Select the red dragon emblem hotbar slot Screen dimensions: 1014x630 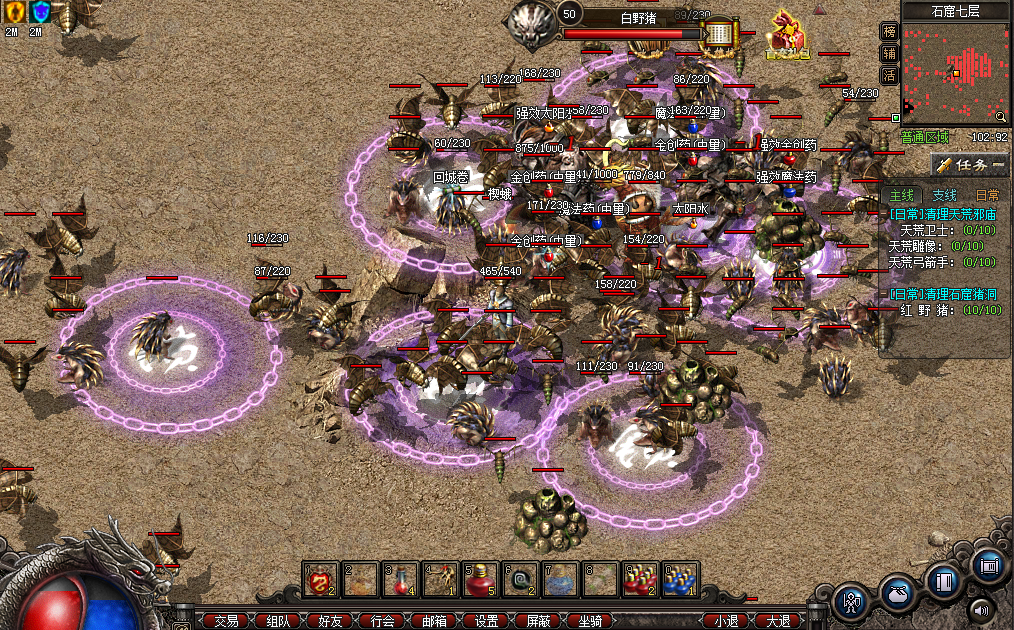click(320, 580)
